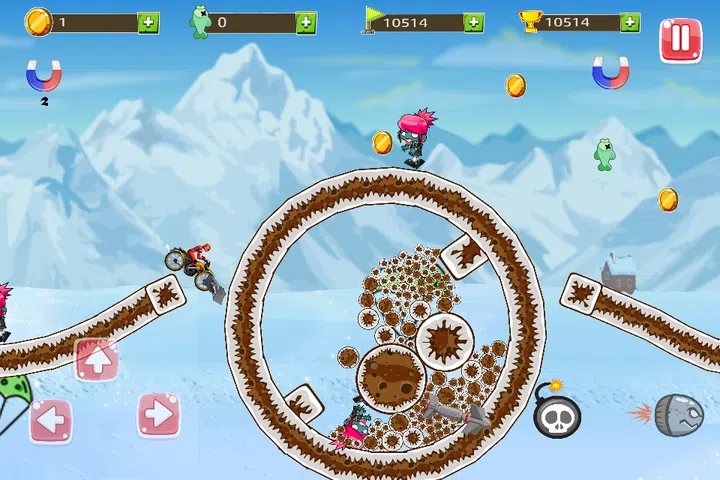This screenshot has width=720, height=480.
Task: Tap the up arrow control button
Action: 97,360
